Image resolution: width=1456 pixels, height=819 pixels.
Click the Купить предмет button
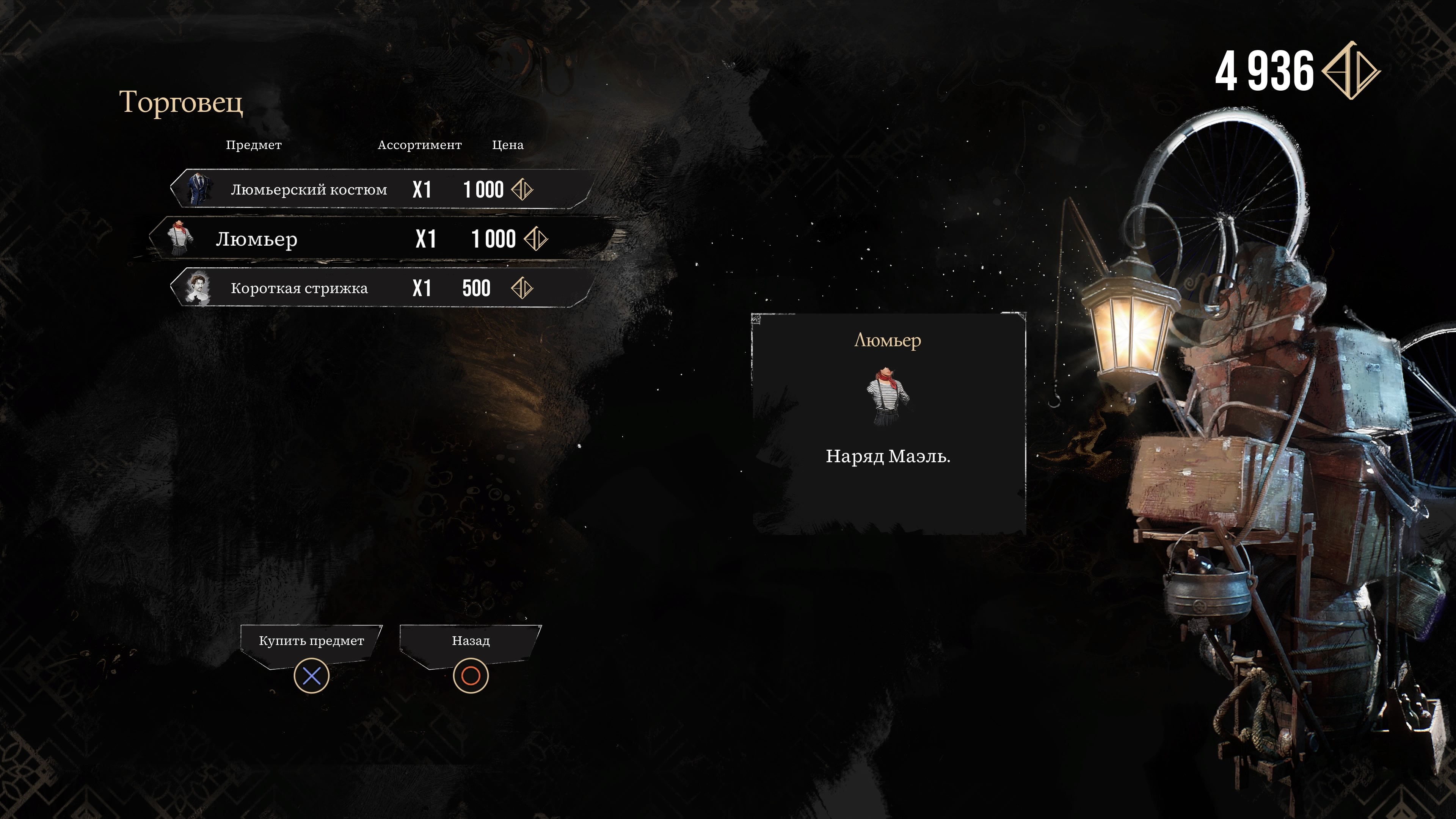[311, 641]
